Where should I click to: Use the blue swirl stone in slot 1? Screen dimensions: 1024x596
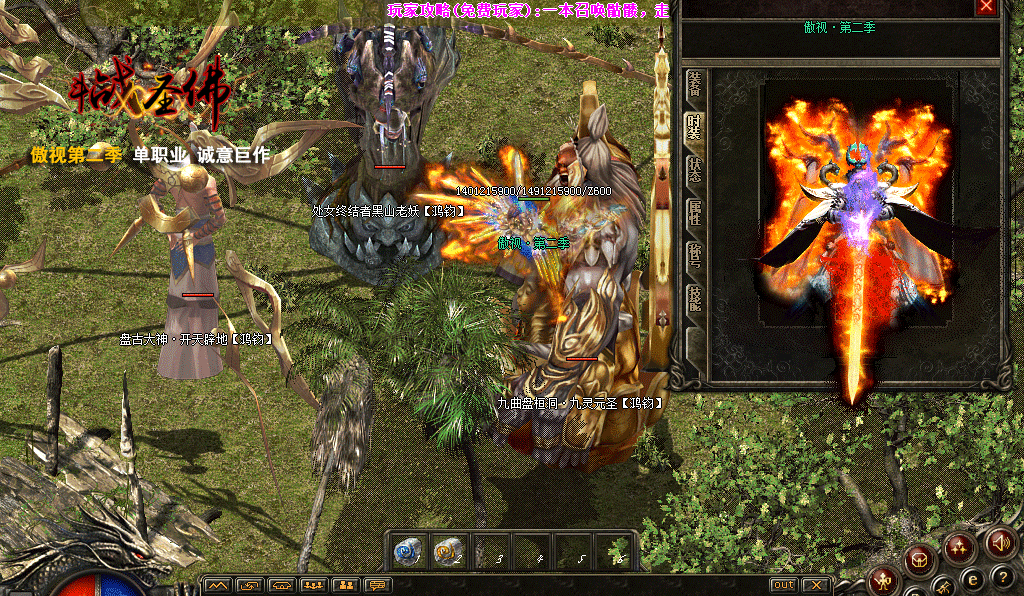point(407,552)
